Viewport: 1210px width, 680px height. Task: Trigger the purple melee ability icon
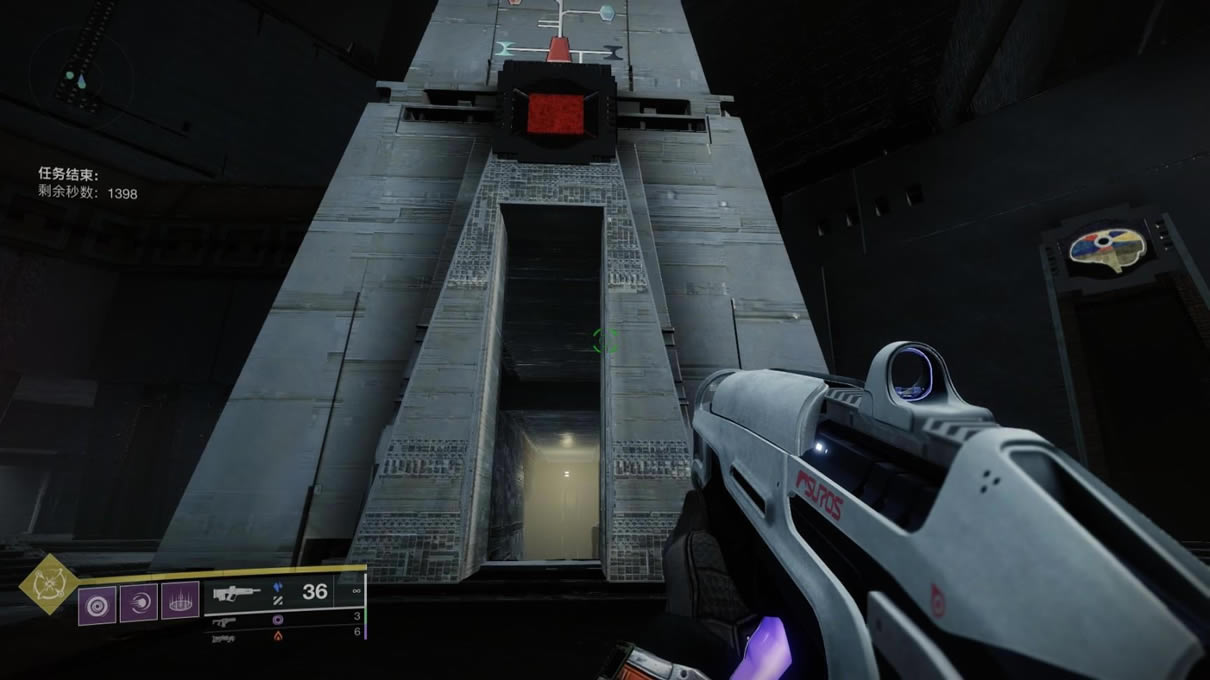(139, 604)
